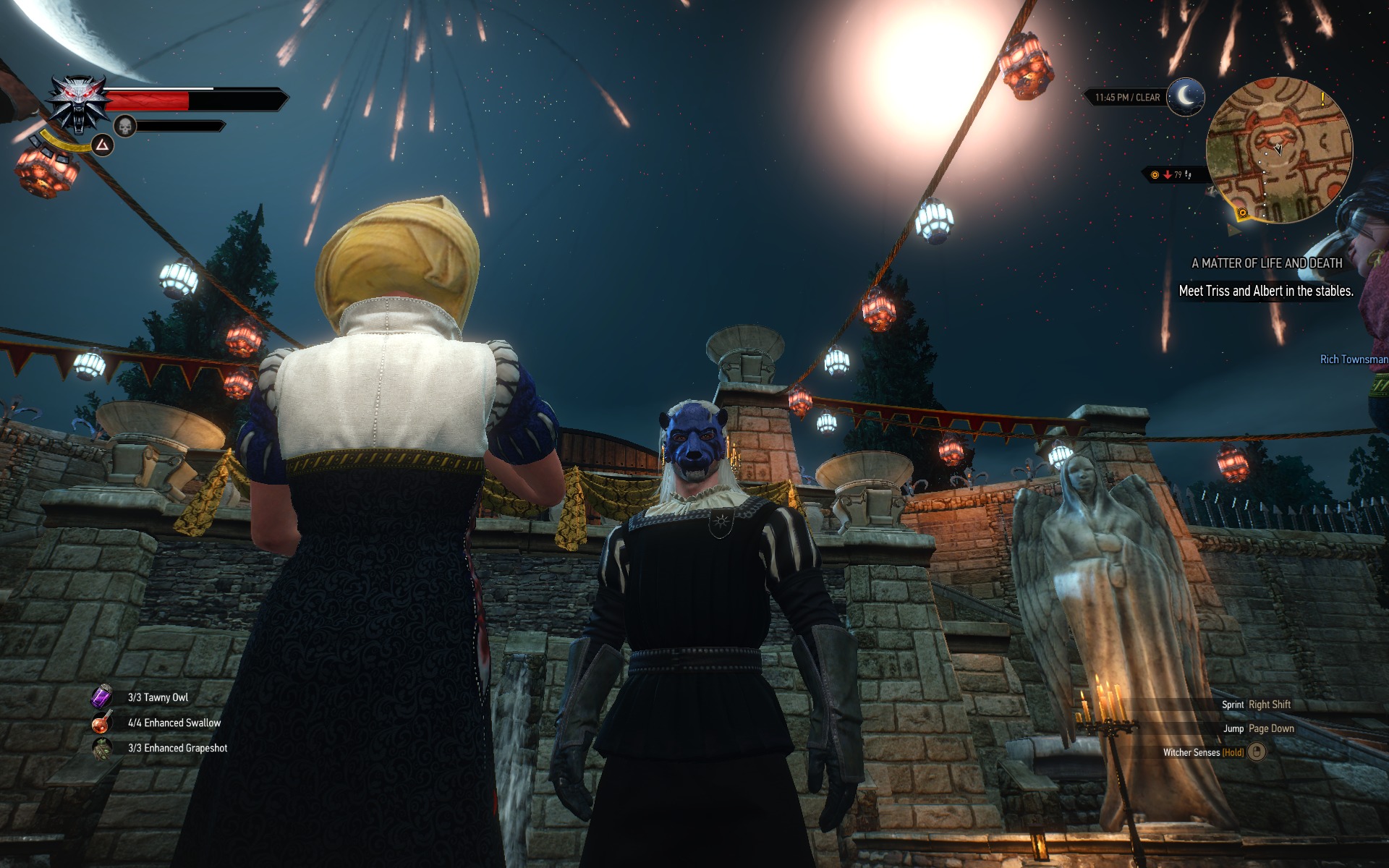Image resolution: width=1389 pixels, height=868 pixels.
Task: Click the skull toxicity icon
Action: pyautogui.click(x=125, y=127)
